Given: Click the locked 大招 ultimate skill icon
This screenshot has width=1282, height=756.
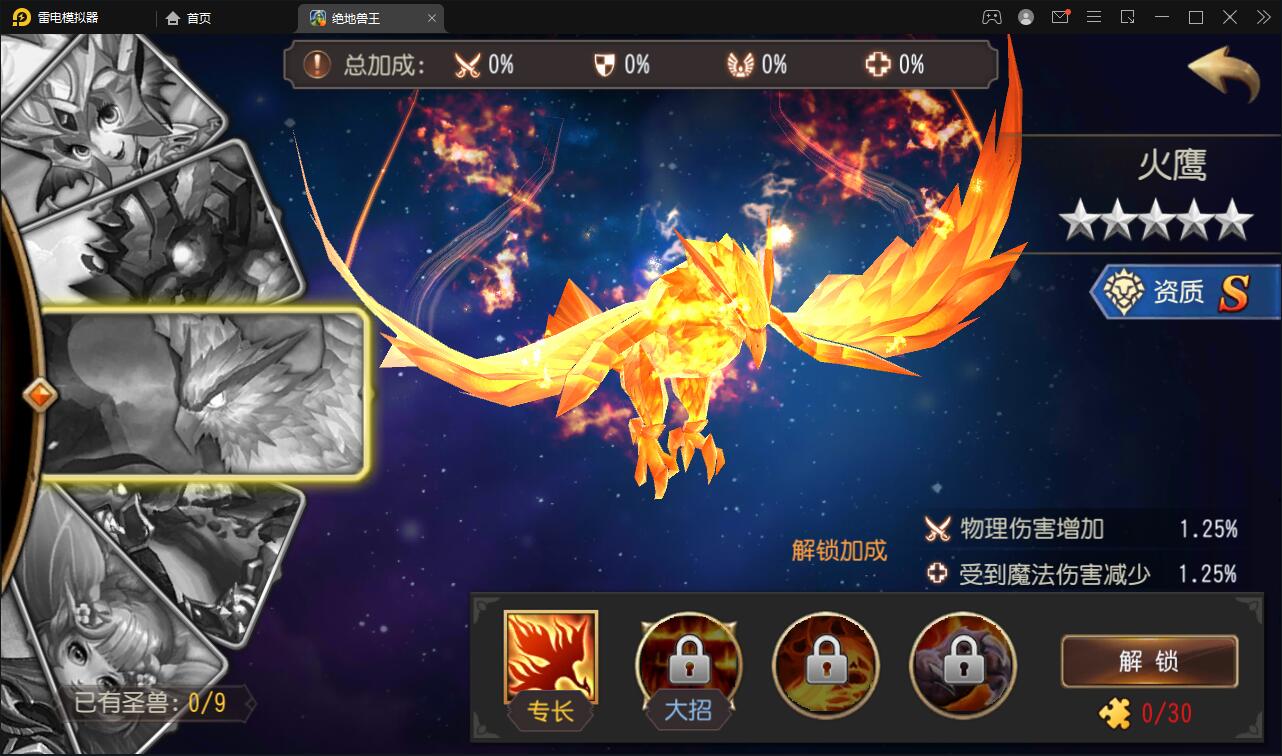Looking at the screenshot, I should click(687, 663).
